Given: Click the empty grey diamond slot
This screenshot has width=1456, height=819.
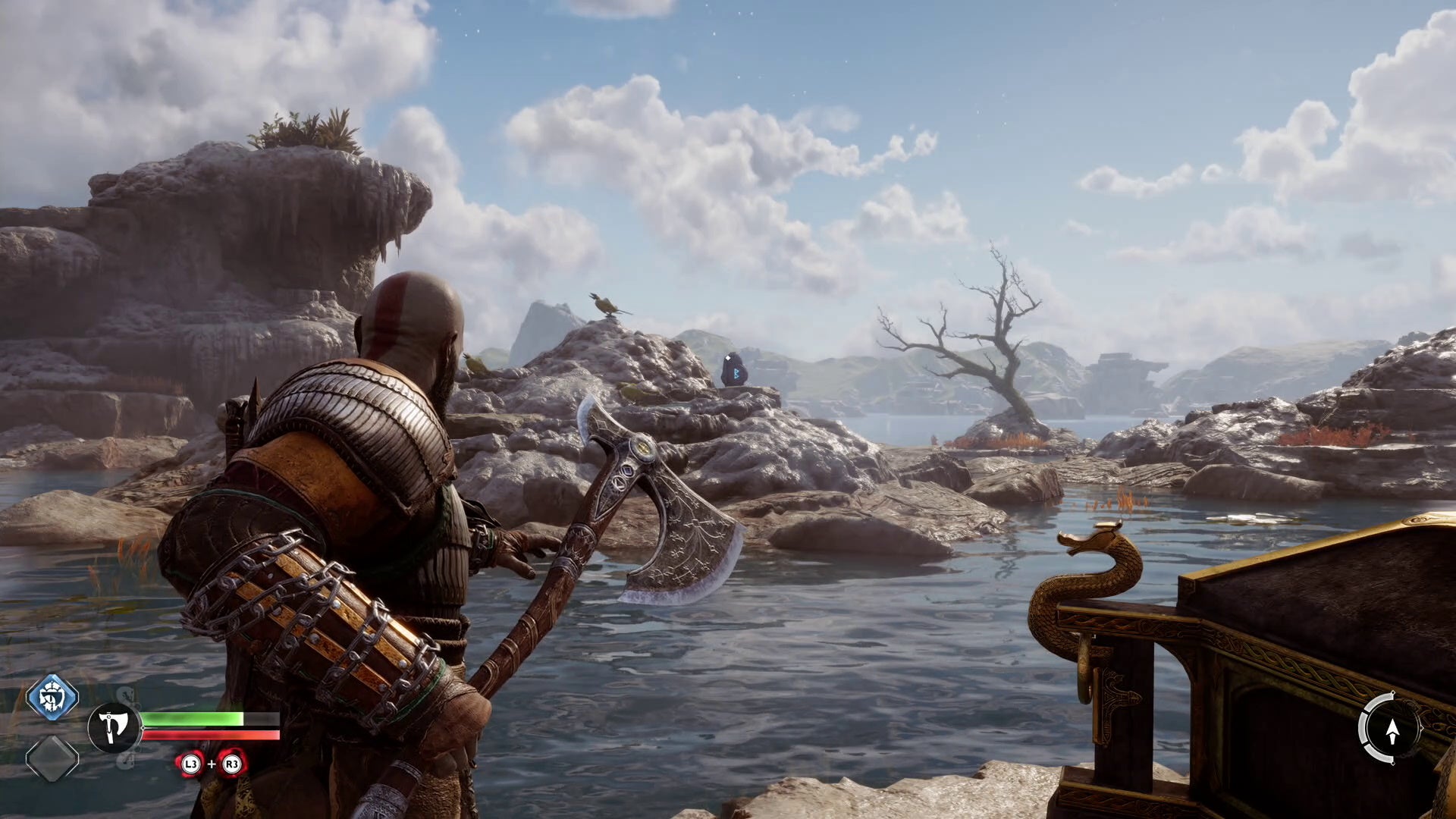Looking at the screenshot, I should tap(52, 758).
